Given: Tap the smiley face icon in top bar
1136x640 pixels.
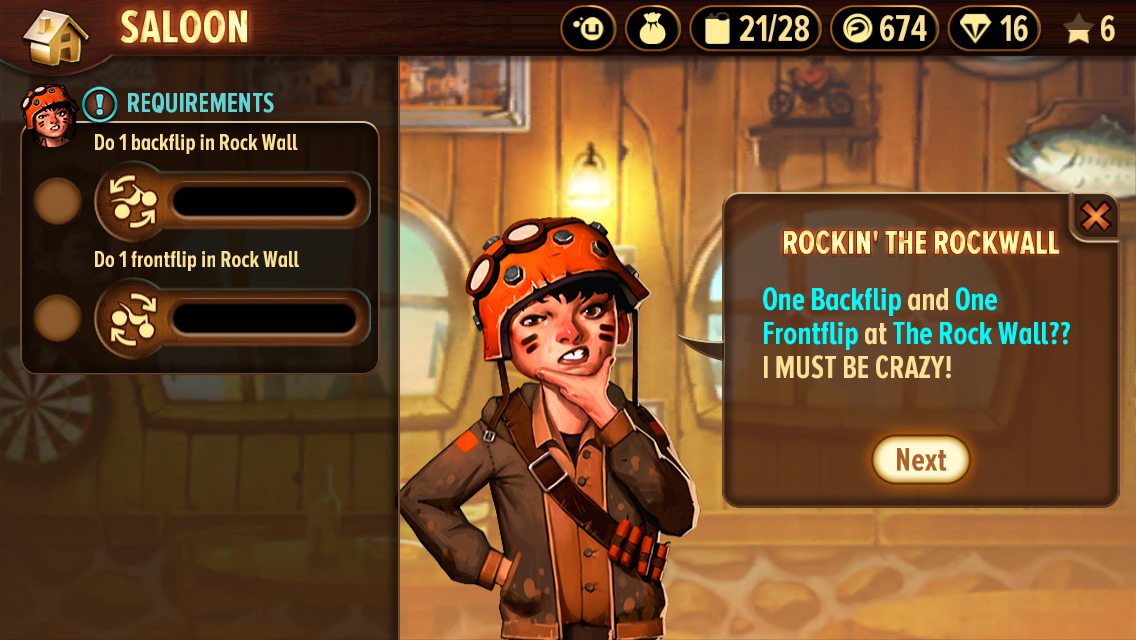Looking at the screenshot, I should 588,29.
